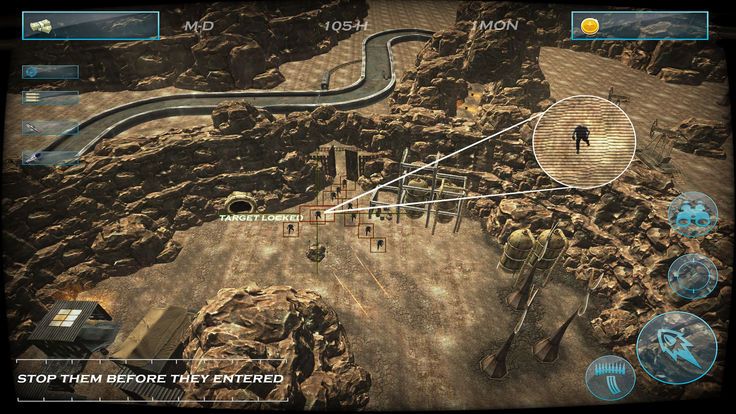Fire the missile launch button
The image size is (736, 414).
677,345
